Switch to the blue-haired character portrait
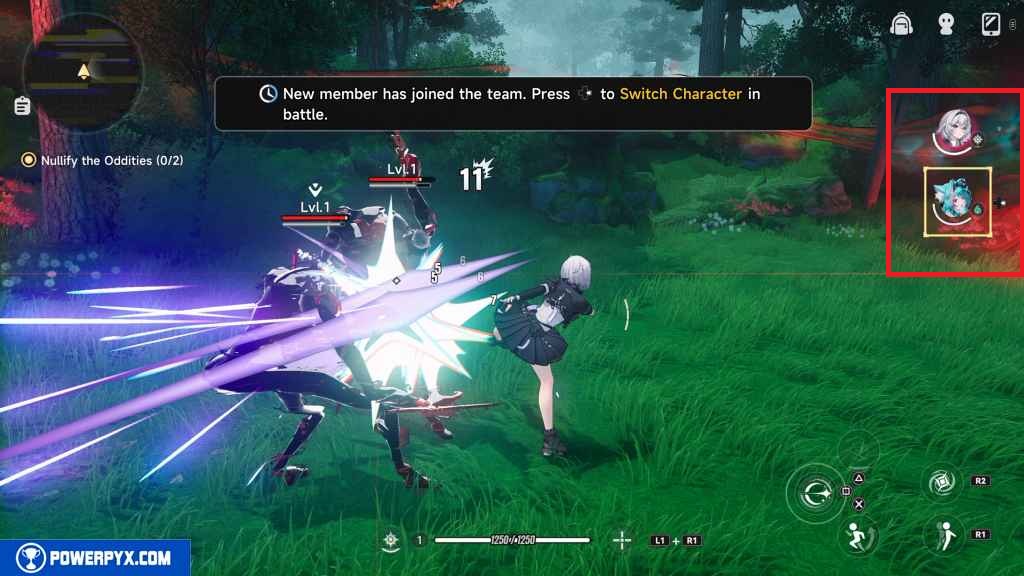The height and width of the screenshot is (576, 1024). [x=956, y=201]
